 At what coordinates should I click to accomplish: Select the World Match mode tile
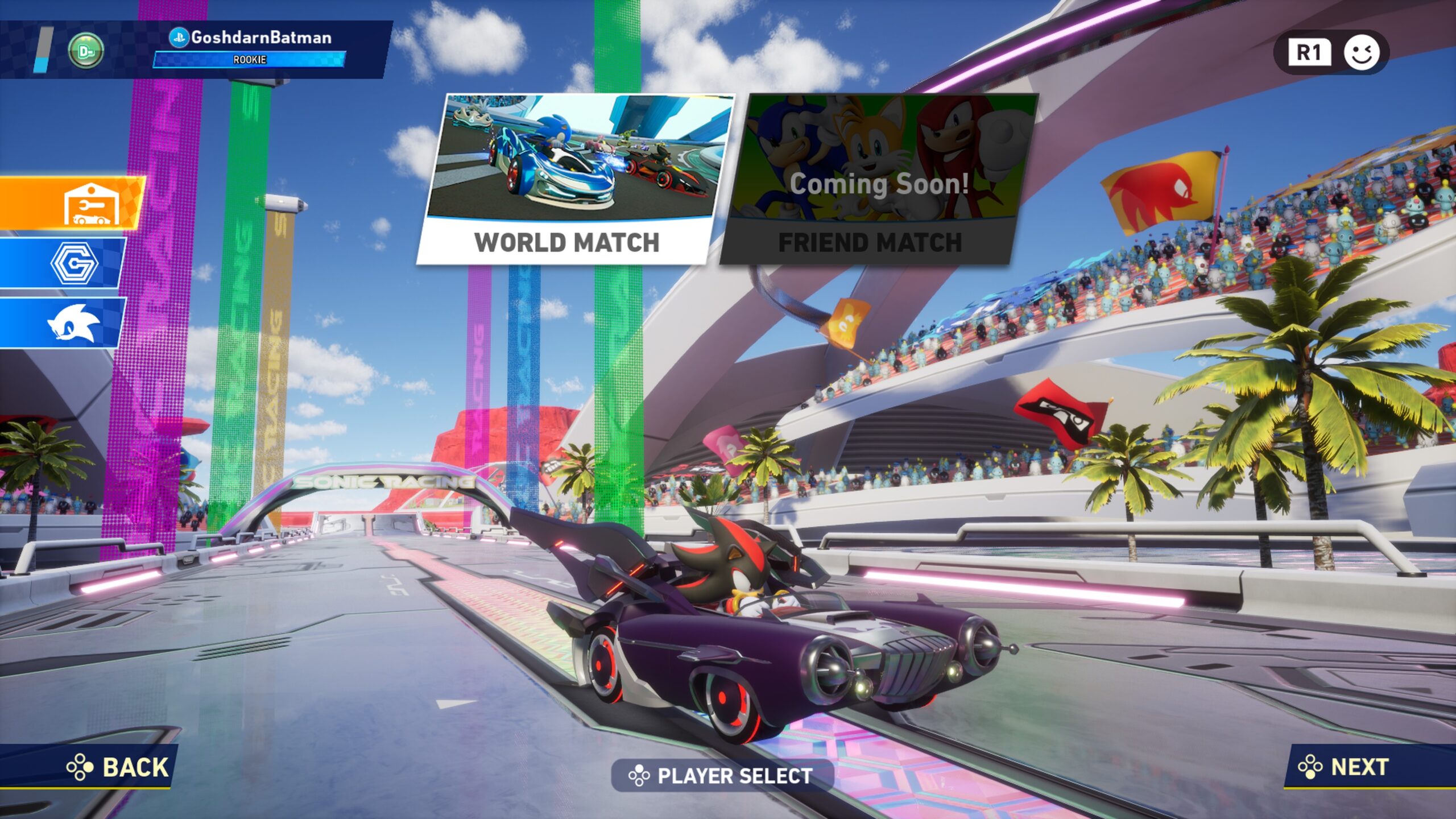(574, 179)
